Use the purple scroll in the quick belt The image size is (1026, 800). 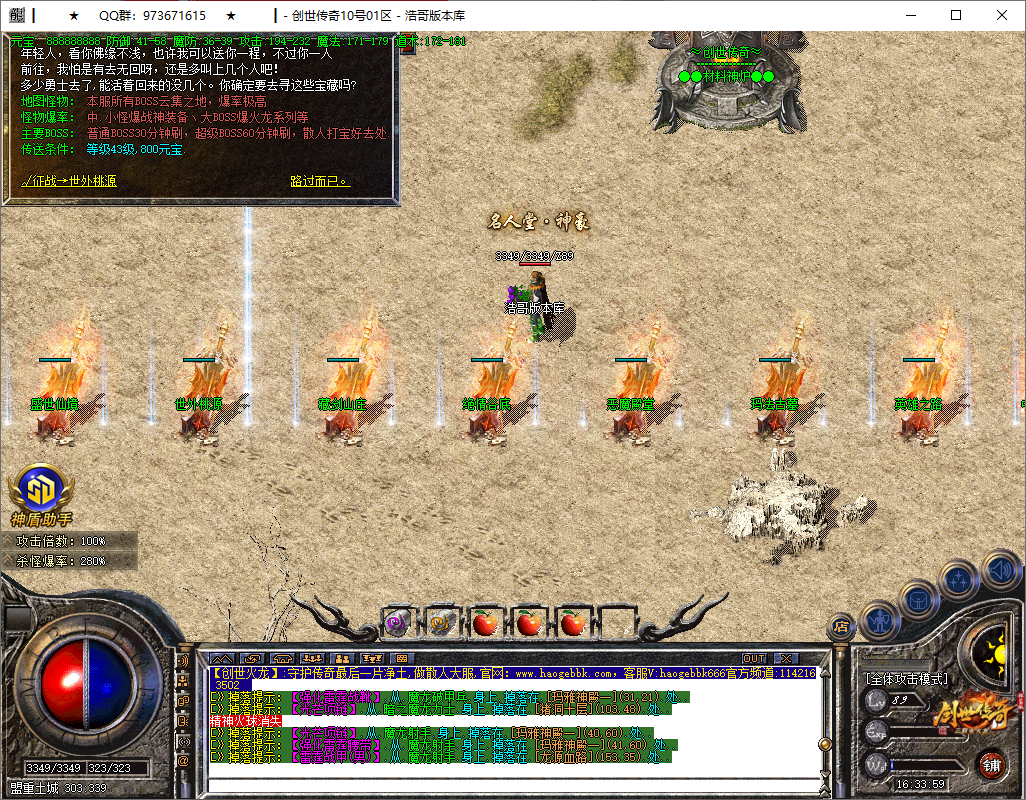coord(397,623)
